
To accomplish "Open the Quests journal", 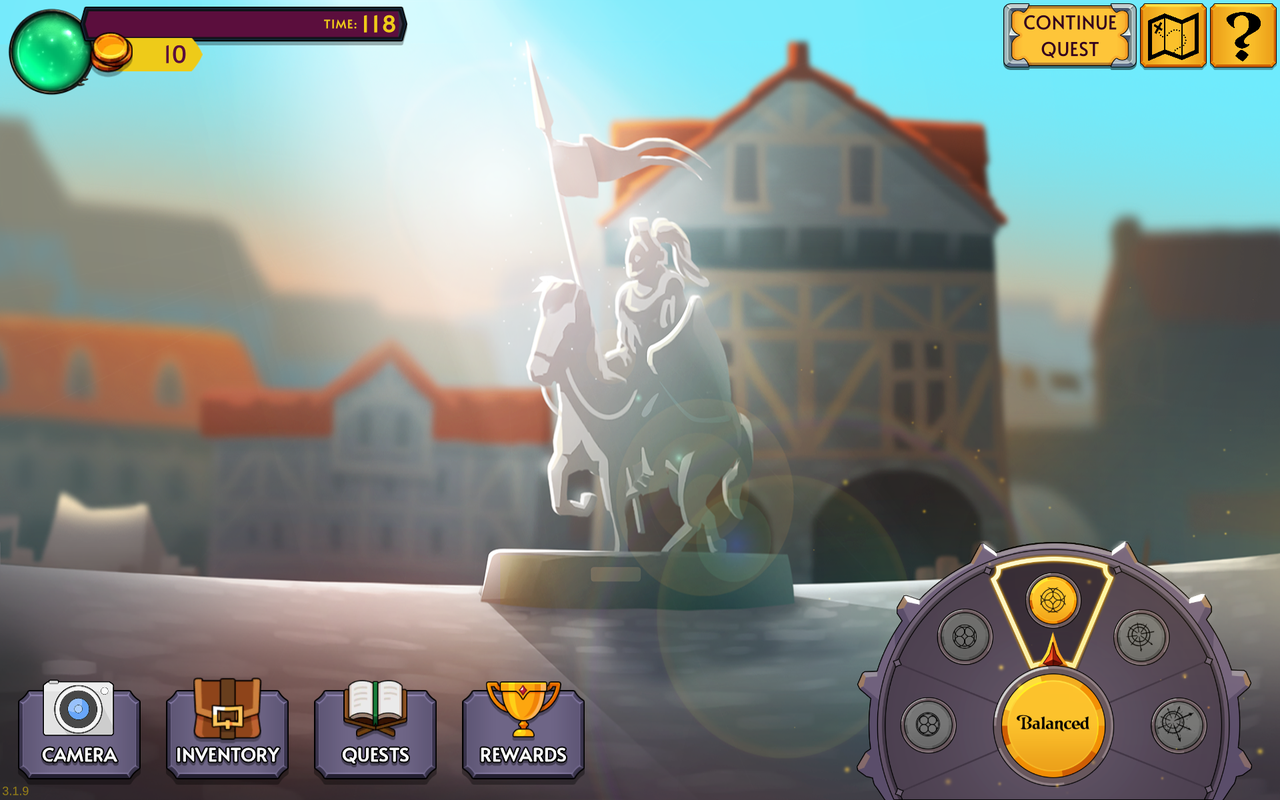I will click(375, 711).
